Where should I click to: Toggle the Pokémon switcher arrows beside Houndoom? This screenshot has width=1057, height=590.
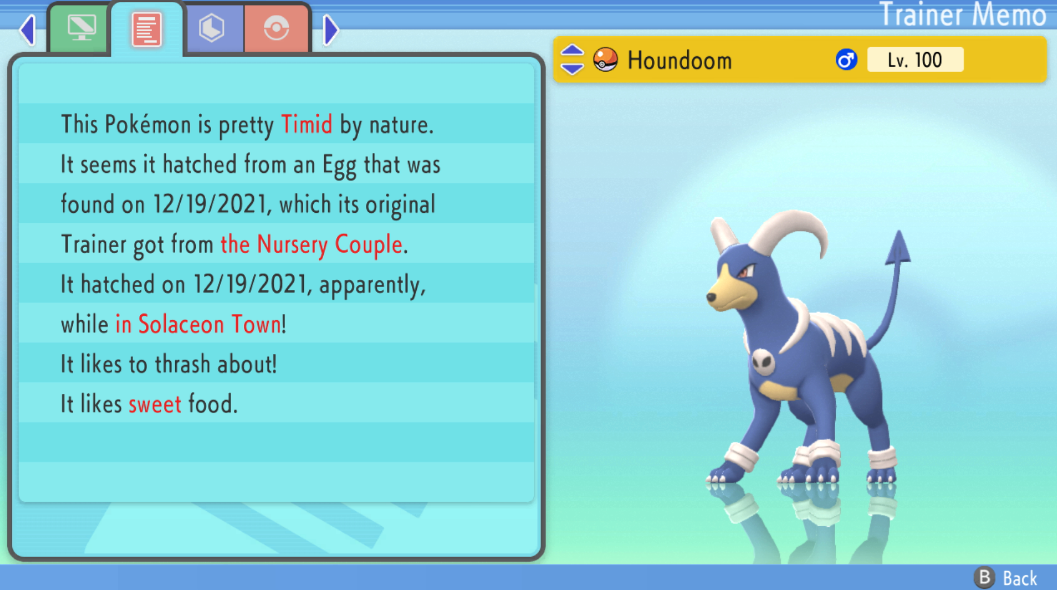tap(572, 60)
